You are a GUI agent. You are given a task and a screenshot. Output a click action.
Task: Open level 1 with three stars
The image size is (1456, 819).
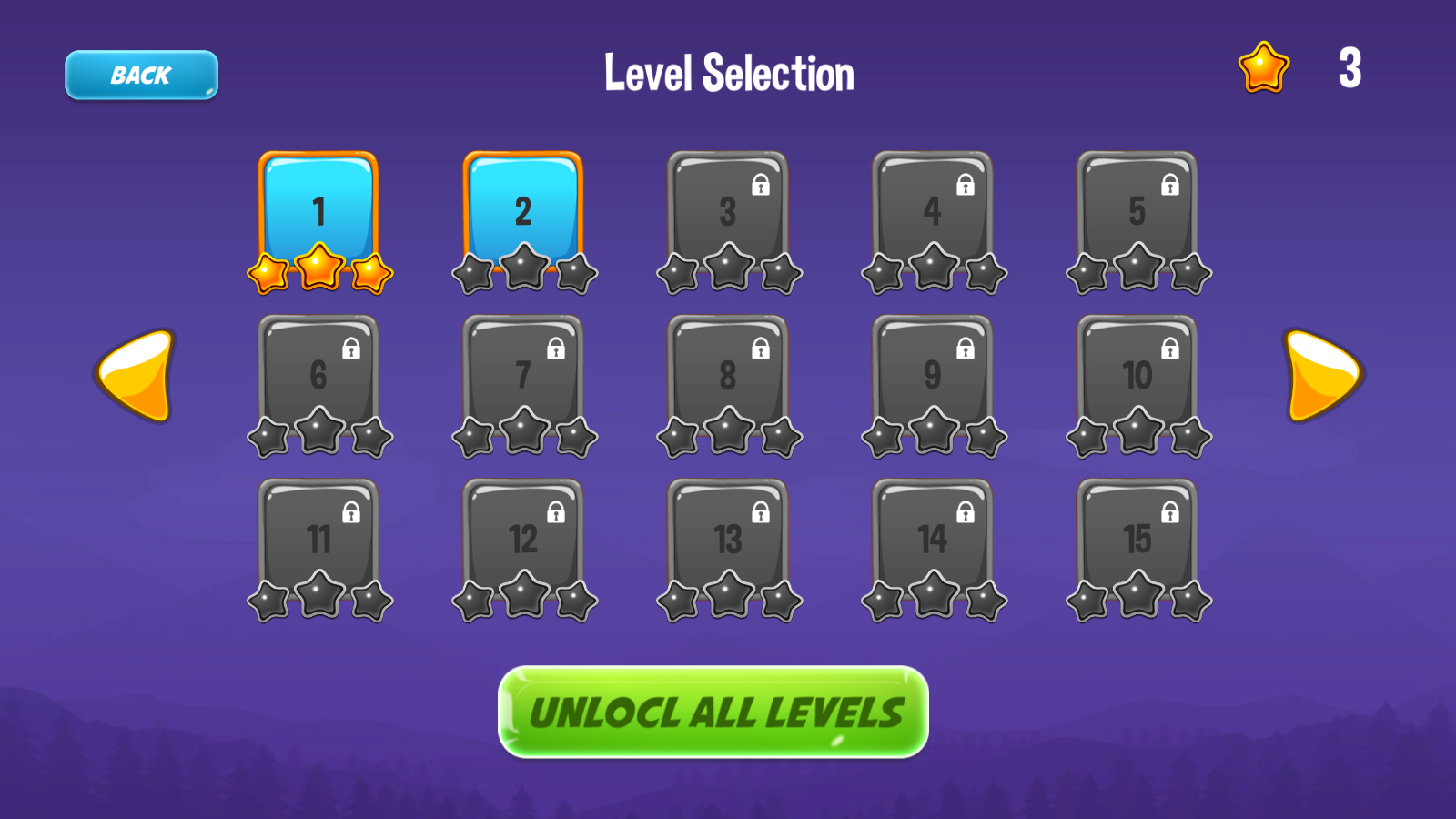[x=318, y=209]
